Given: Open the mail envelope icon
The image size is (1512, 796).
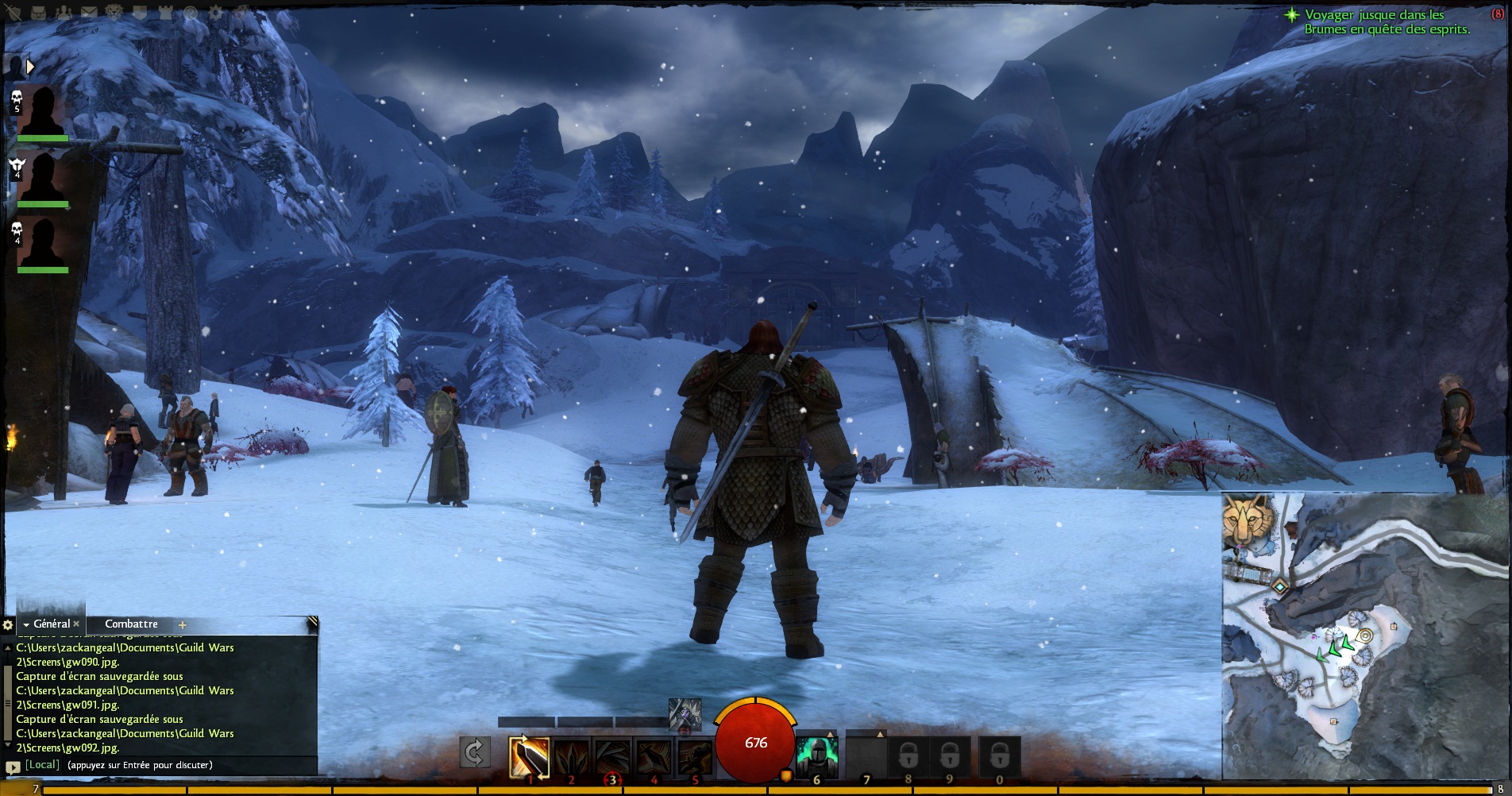Looking at the screenshot, I should click(89, 13).
